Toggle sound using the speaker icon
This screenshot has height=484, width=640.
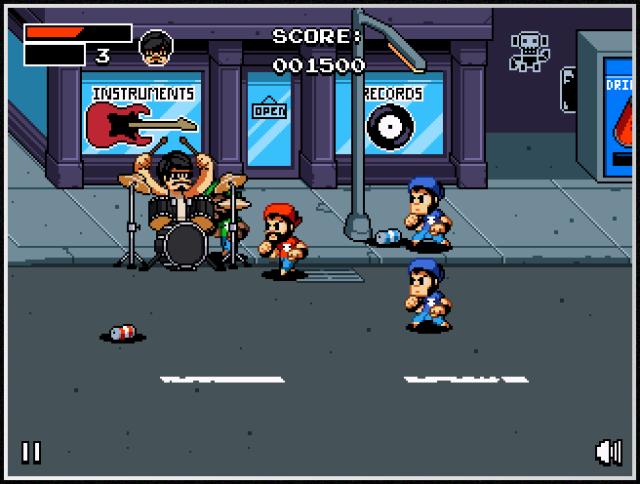tap(608, 452)
